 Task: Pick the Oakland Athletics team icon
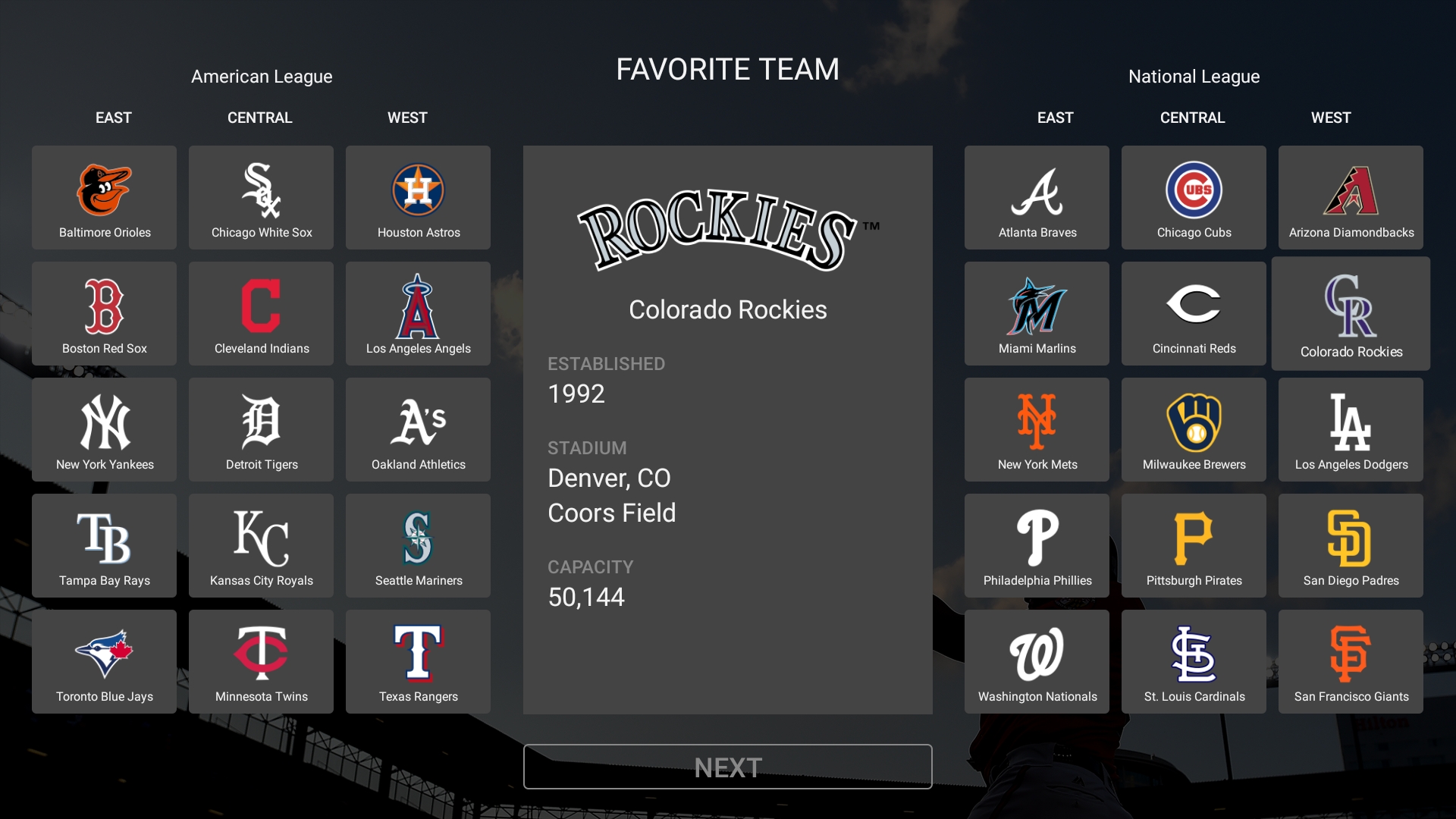(418, 424)
